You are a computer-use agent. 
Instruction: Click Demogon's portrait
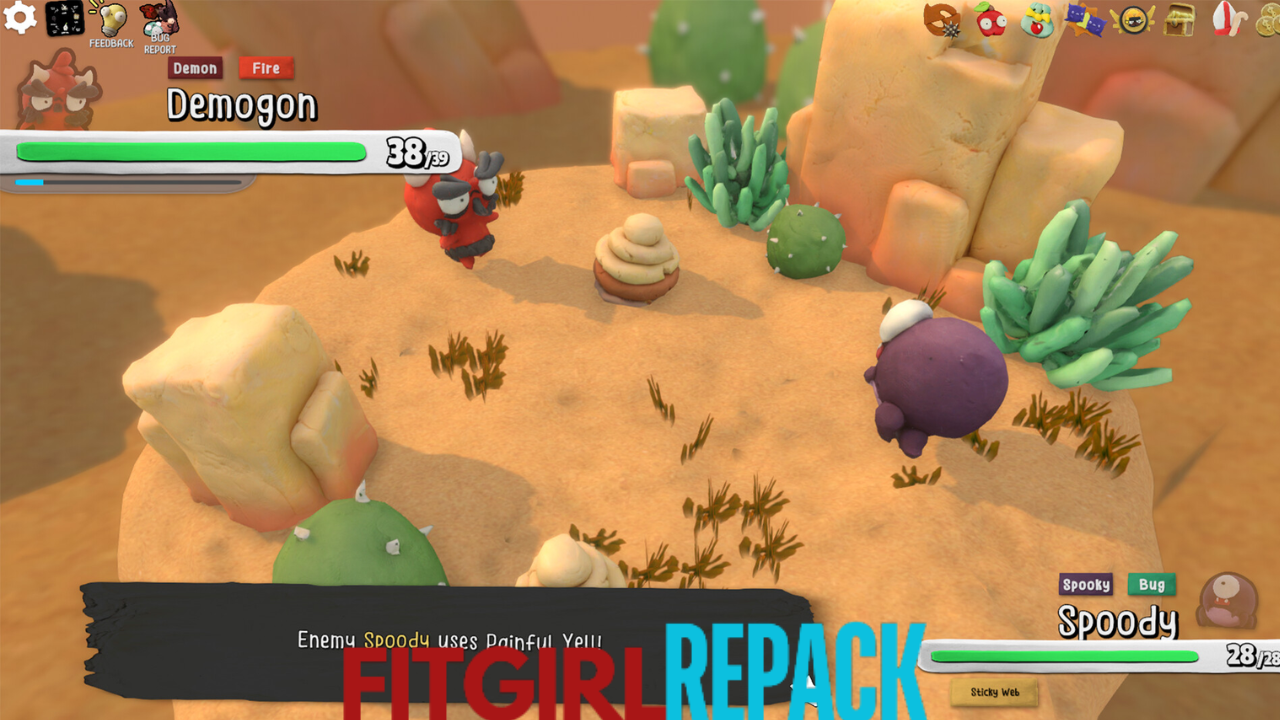tap(58, 90)
